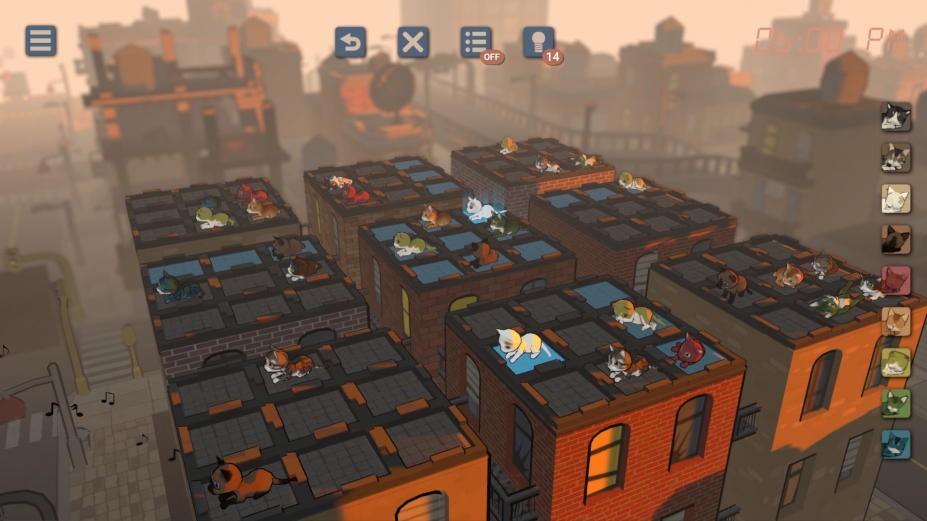Undo the last move
This screenshot has height=521, width=927.
pos(350,42)
